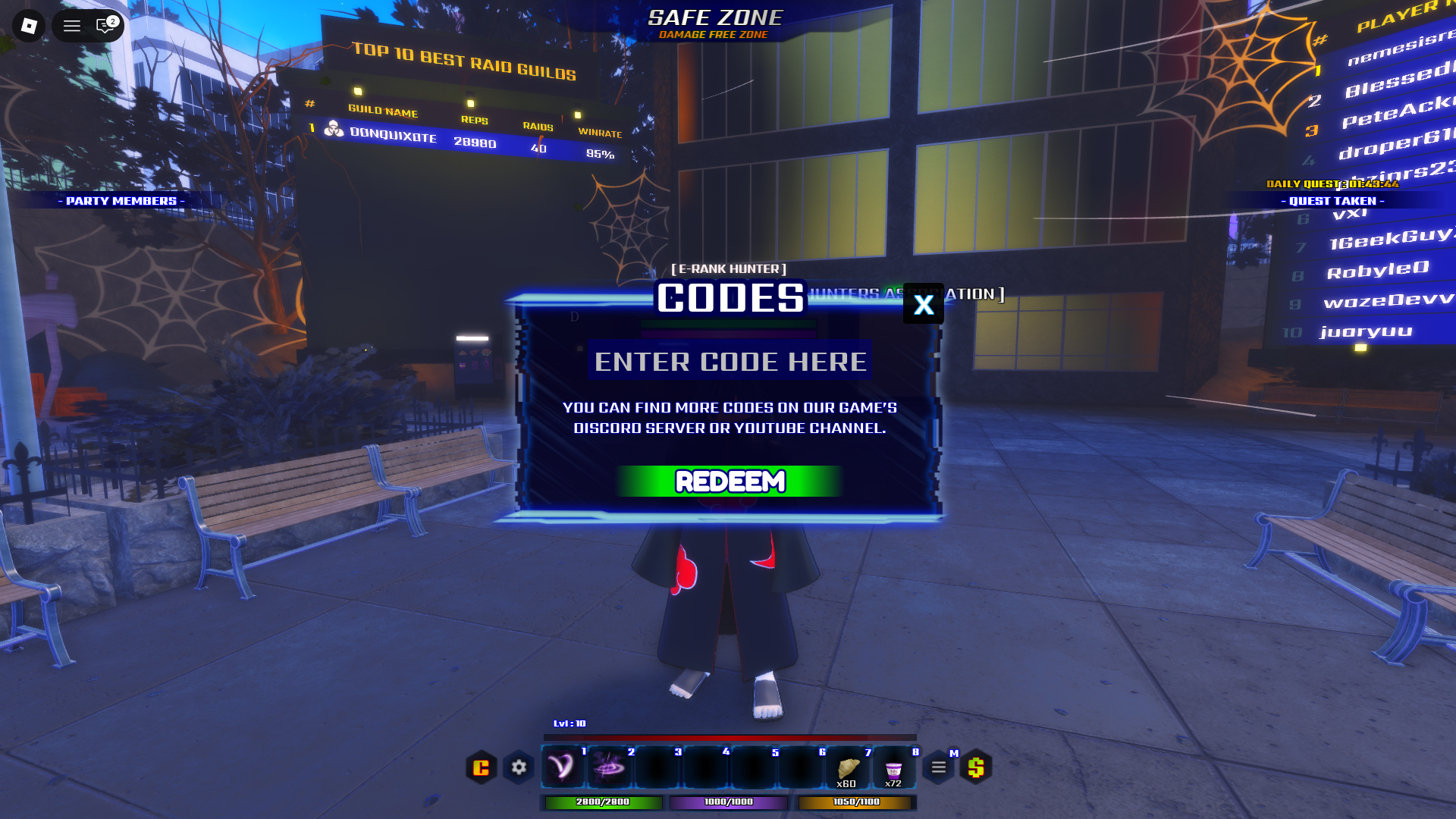The image size is (1456, 819).
Task: Open the settings gear next to the hotbar
Action: (519, 767)
